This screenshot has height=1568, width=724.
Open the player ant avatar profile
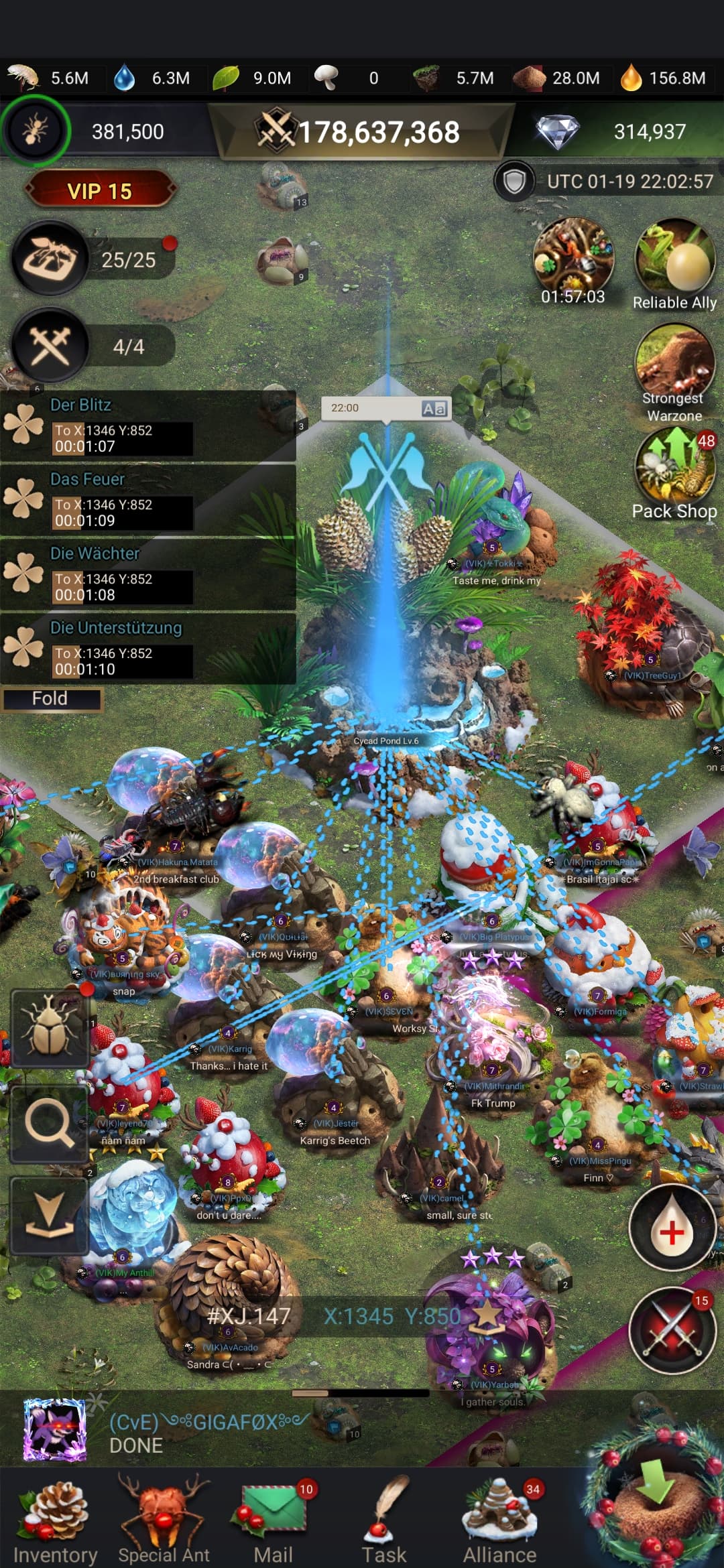pyautogui.click(x=35, y=131)
